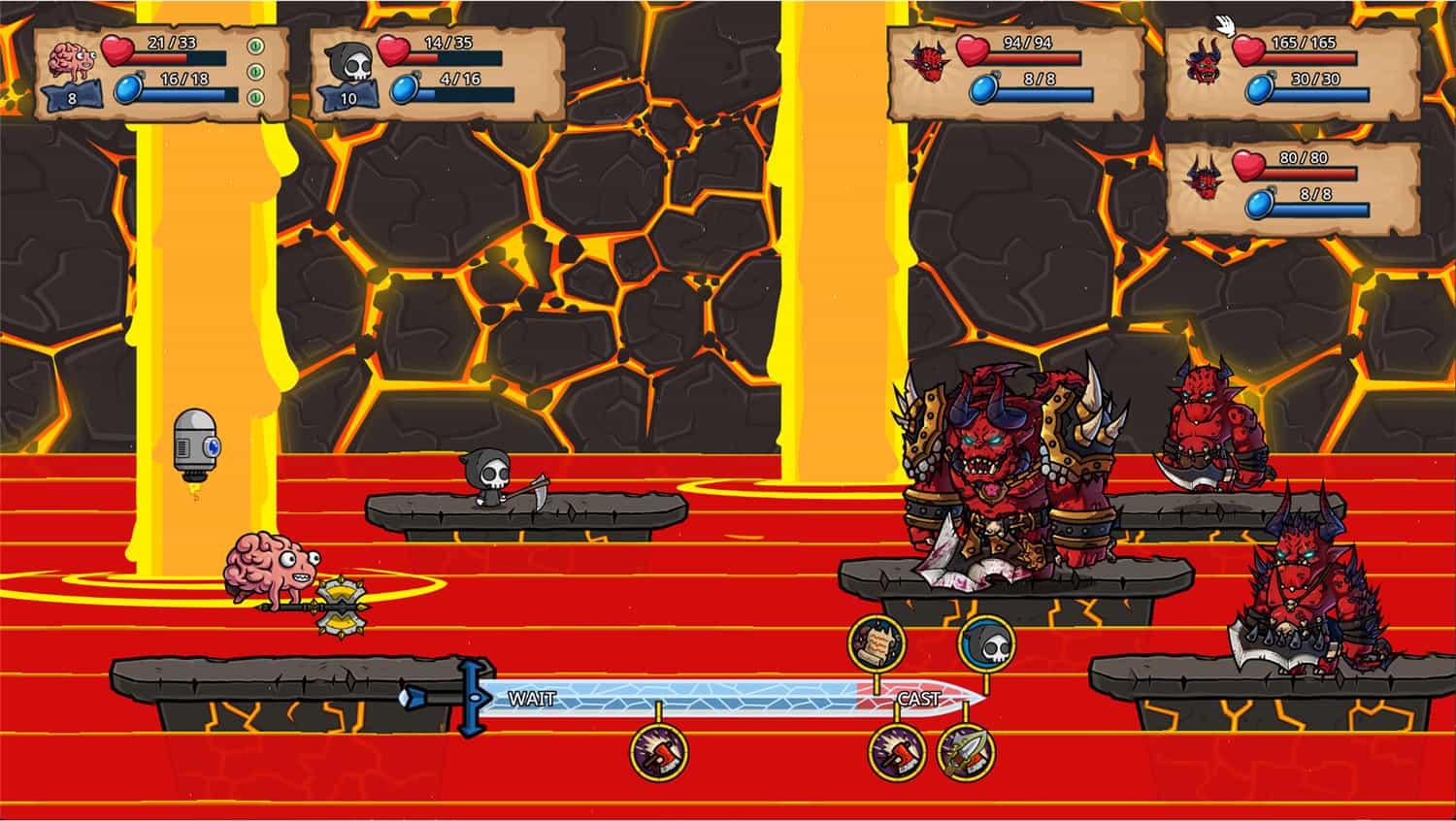
Task: Select the axe marker beside the spear icon
Action: coord(896,752)
